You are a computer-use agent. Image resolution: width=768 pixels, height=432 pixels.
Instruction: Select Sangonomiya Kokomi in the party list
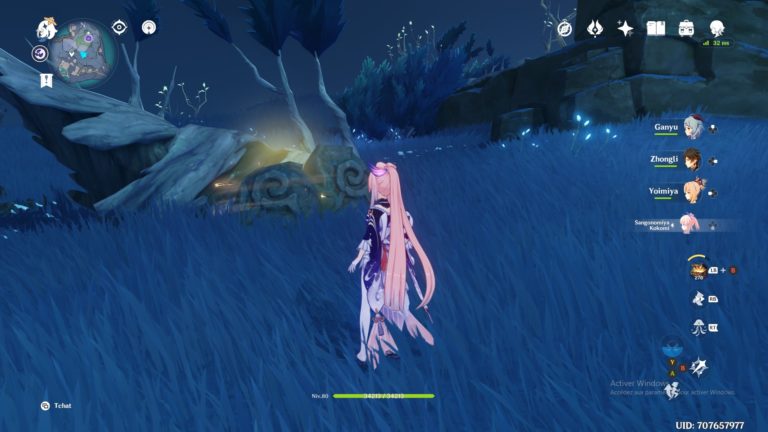point(688,224)
